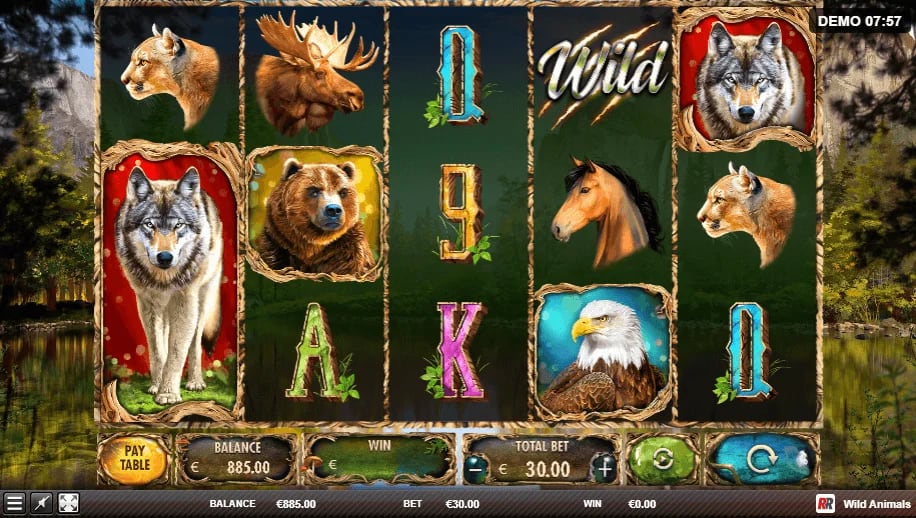Increase total bet with plus button

605,468
